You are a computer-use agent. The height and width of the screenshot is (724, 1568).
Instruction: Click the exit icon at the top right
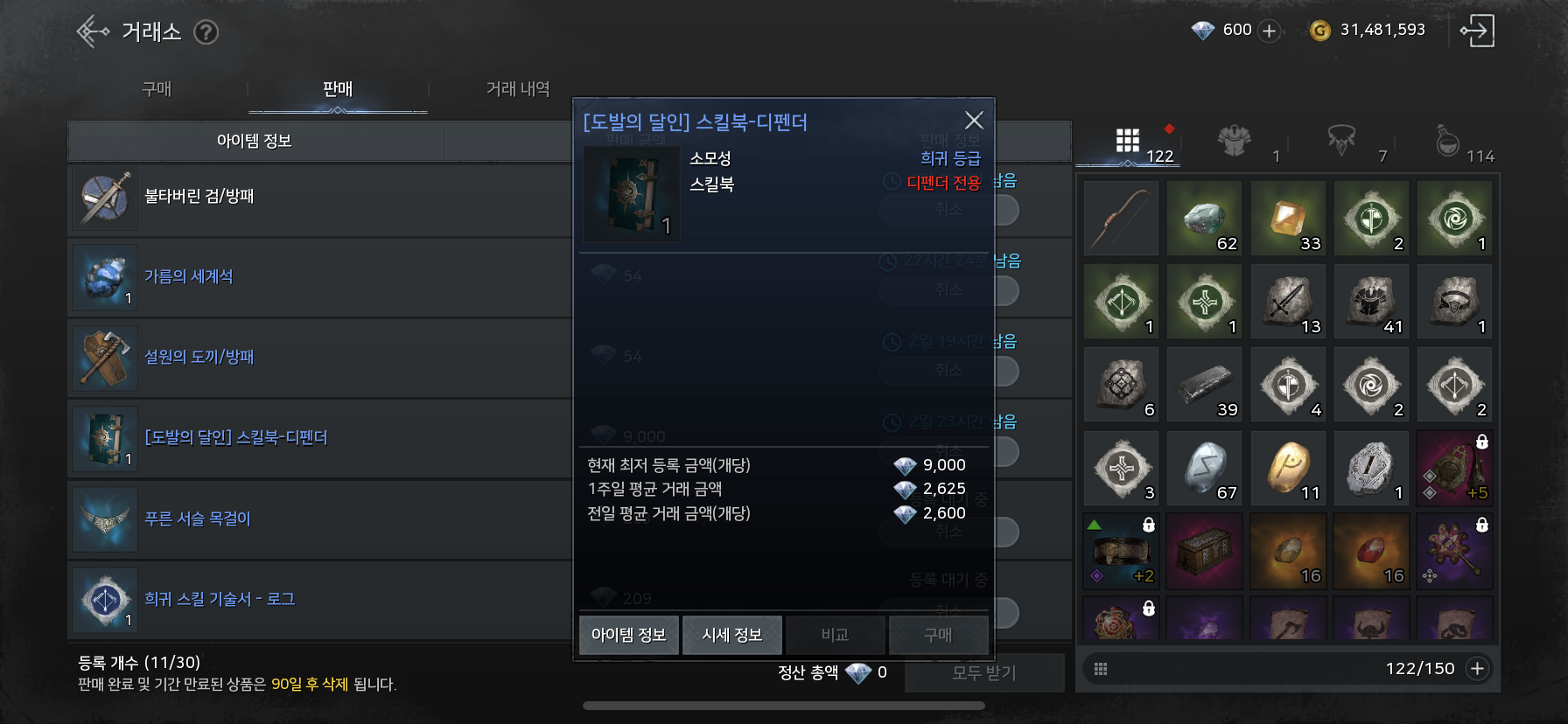pyautogui.click(x=1478, y=30)
